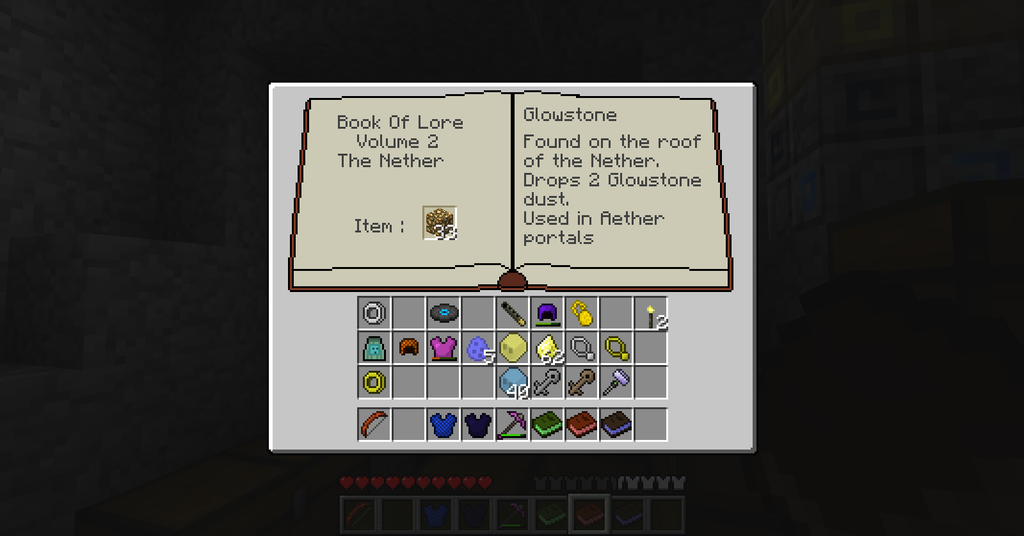Select the music disc slot
Viewport: 1024px width, 536px height.
pyautogui.click(x=443, y=314)
